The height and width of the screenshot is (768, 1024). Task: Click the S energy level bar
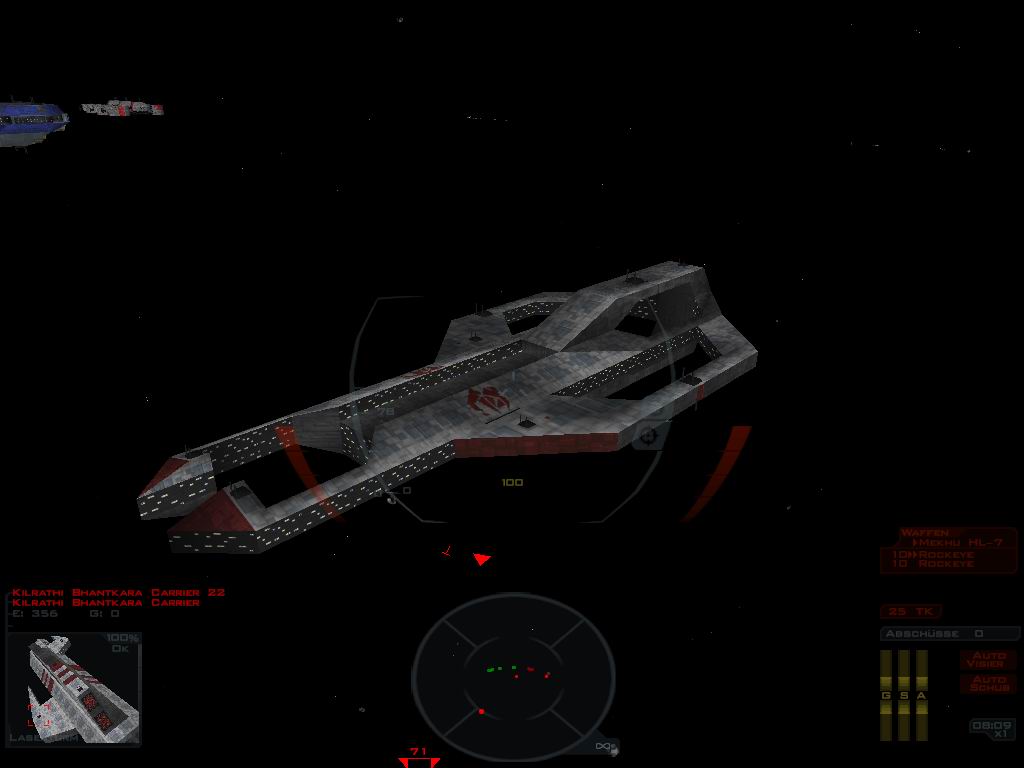tap(904, 695)
